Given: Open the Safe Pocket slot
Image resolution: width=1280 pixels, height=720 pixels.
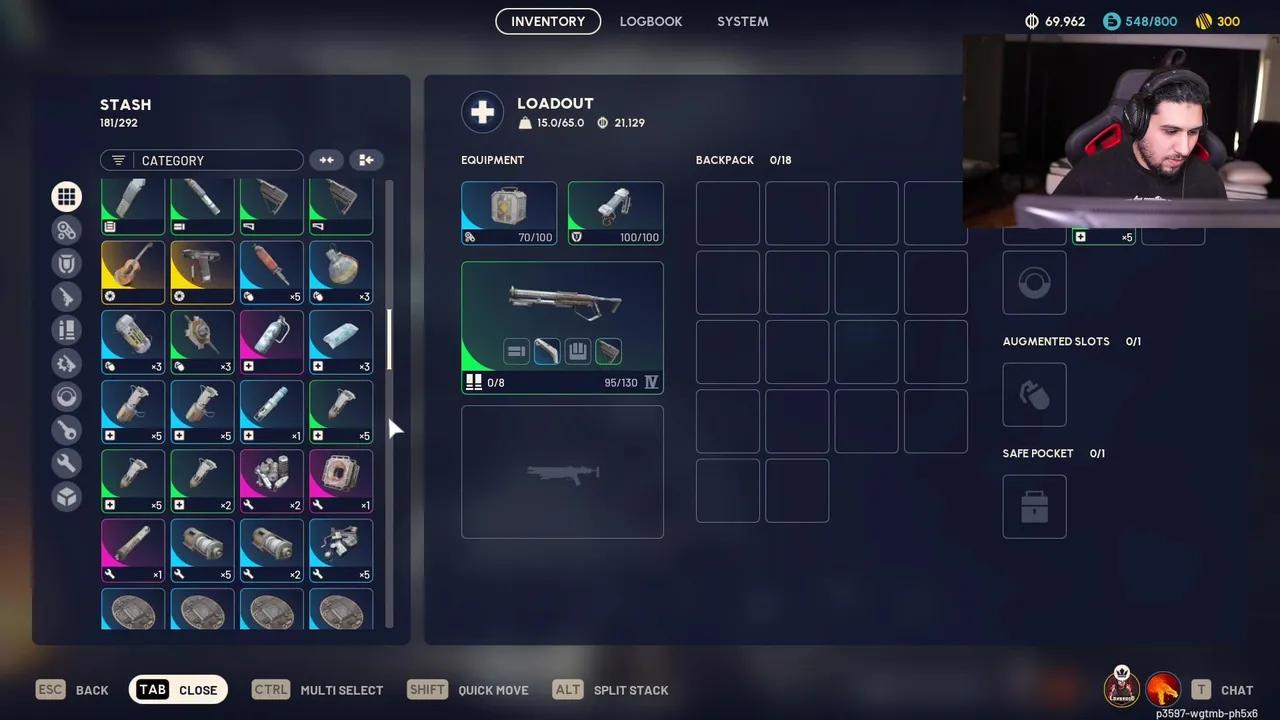Looking at the screenshot, I should tap(1034, 506).
